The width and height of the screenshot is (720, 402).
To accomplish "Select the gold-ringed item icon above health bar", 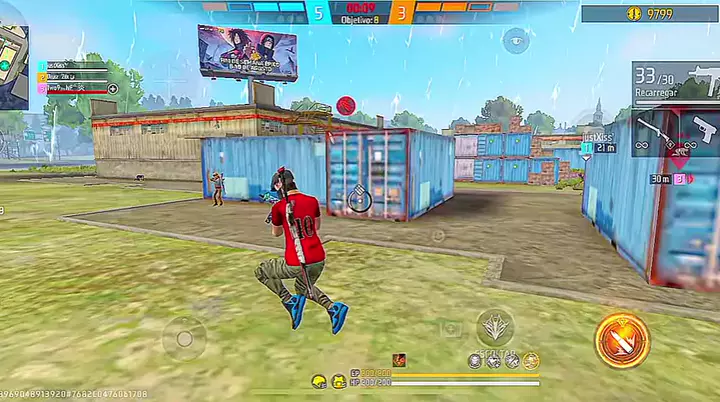I will tap(531, 360).
